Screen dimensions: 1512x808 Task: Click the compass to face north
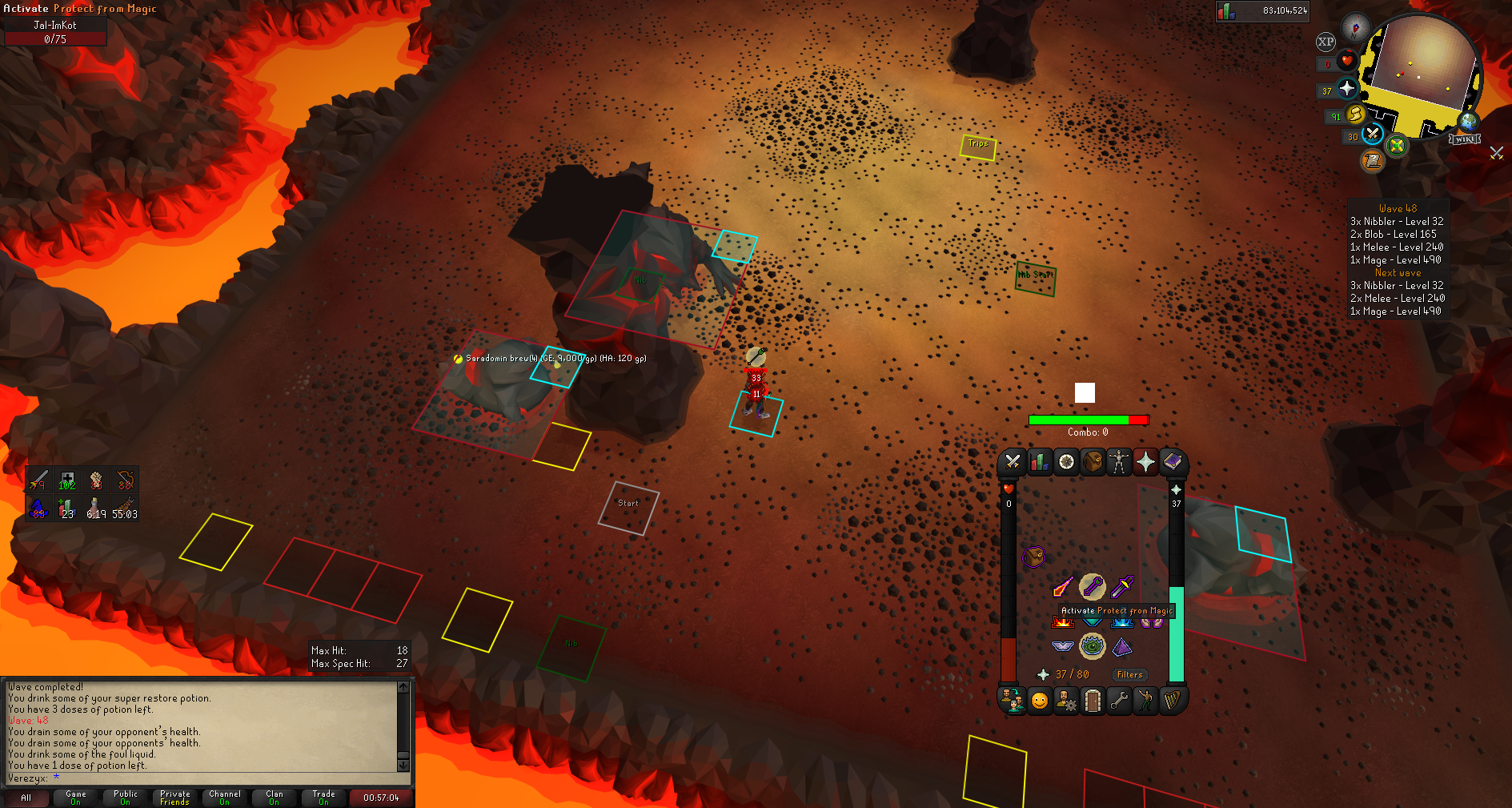pos(1355,28)
